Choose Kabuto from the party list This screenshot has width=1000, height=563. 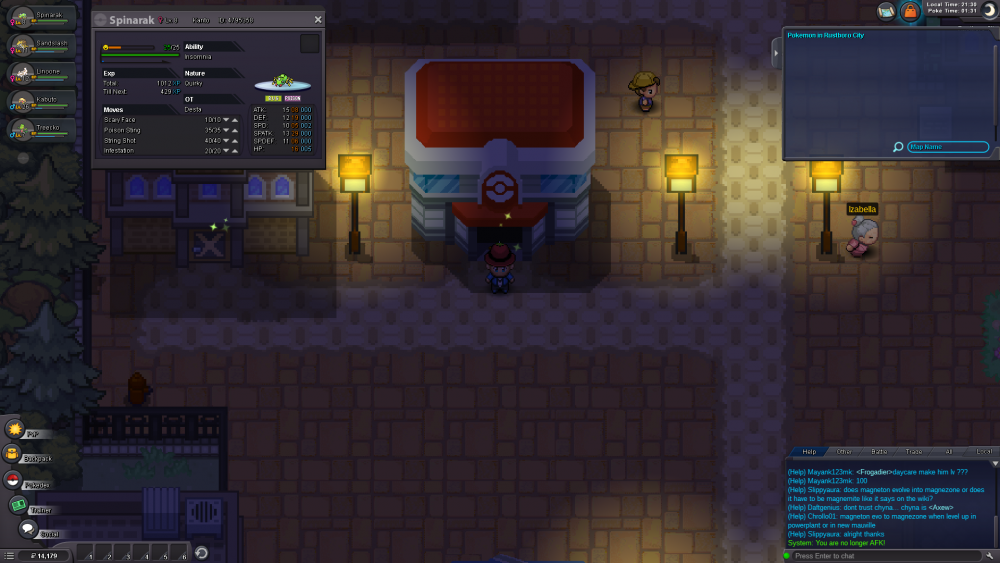[40, 102]
